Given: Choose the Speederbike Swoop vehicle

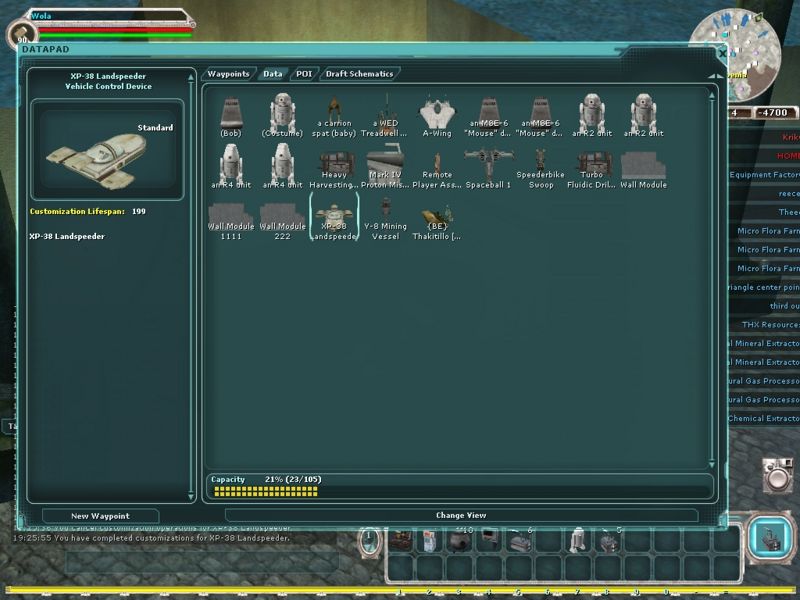Looking at the screenshot, I should coord(541,168).
